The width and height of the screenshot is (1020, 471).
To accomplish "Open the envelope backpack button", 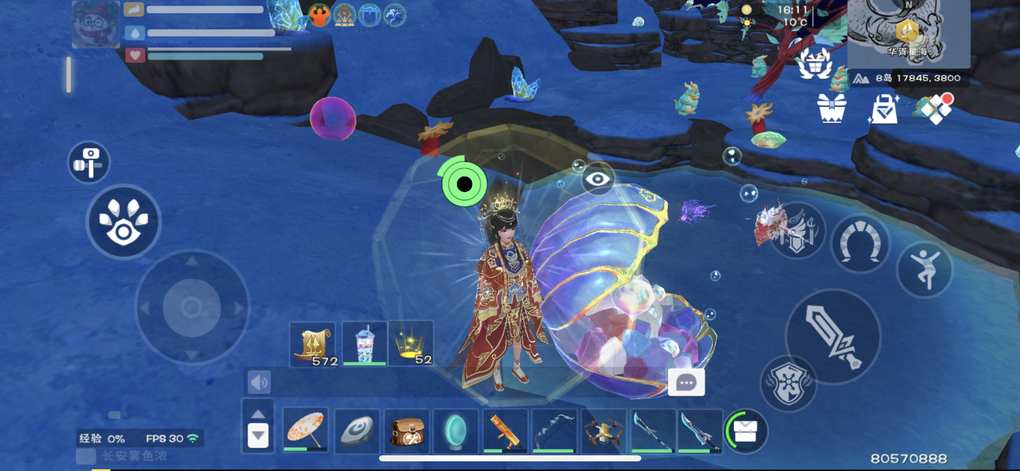I will tap(745, 430).
